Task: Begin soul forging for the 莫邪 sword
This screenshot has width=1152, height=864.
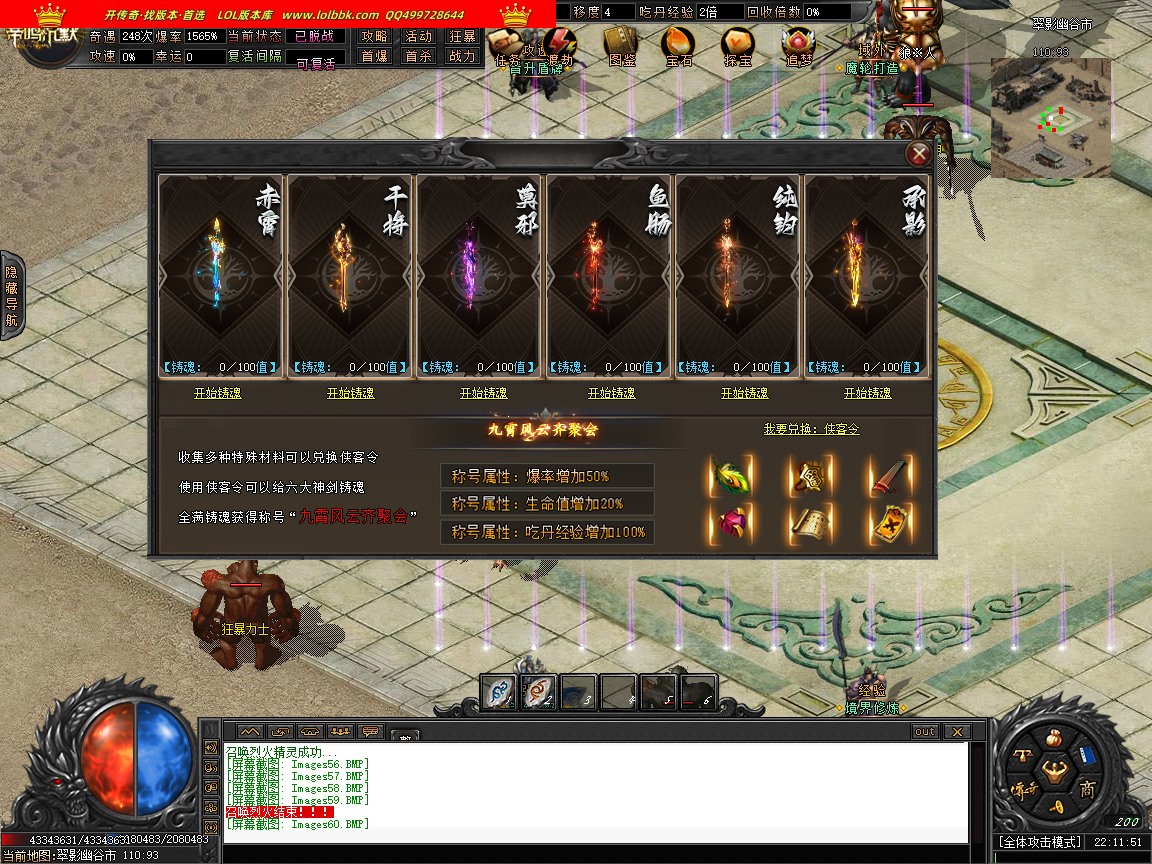Action: (x=483, y=393)
